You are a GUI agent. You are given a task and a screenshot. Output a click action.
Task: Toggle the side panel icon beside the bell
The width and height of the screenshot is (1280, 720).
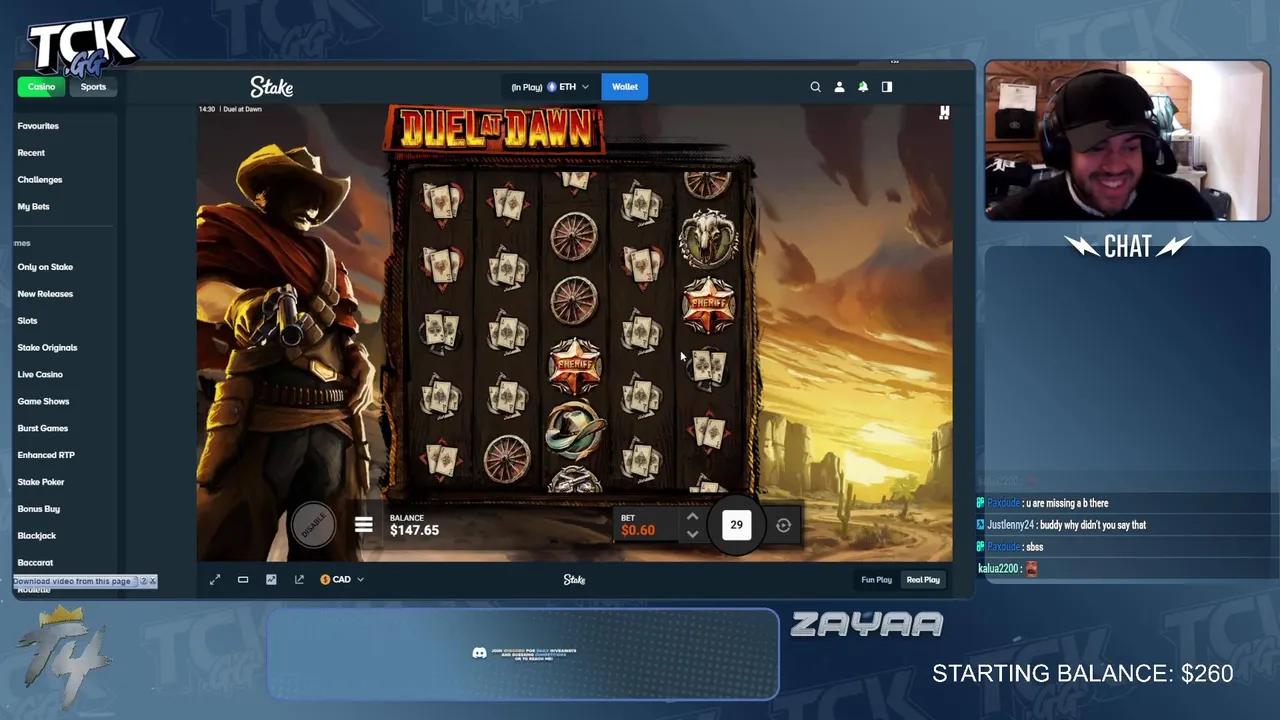coord(886,87)
